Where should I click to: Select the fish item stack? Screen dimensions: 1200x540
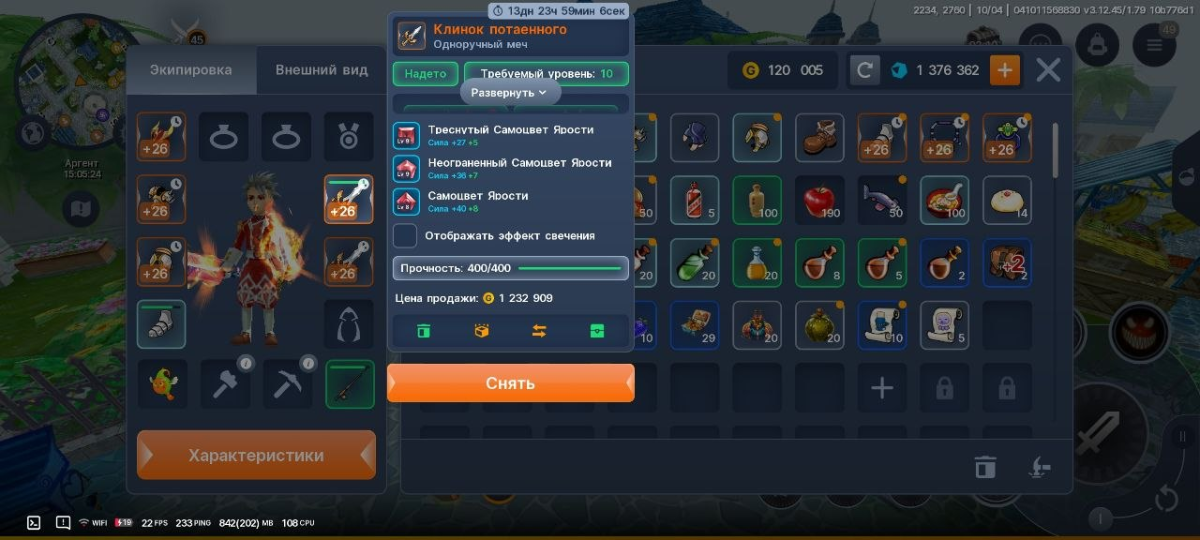pyautogui.click(x=882, y=200)
